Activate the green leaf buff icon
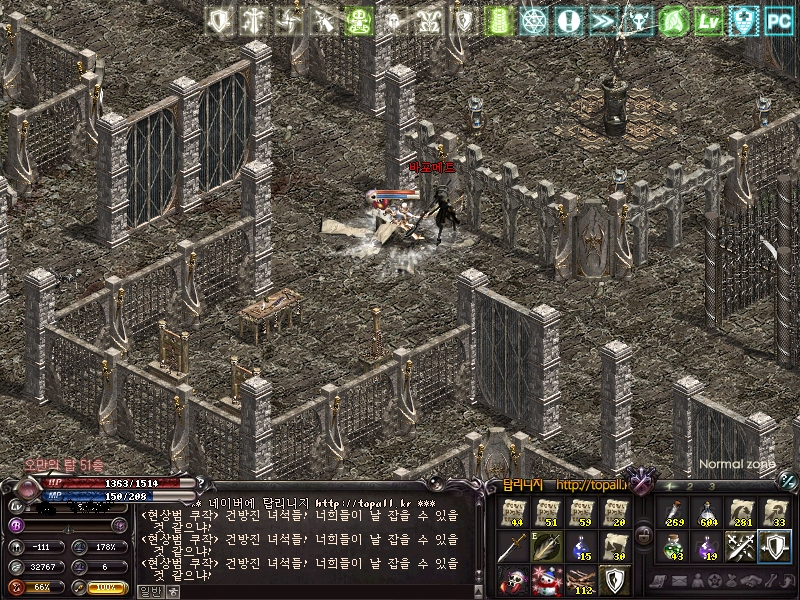Image resolution: width=800 pixels, height=600 pixels. (674, 21)
